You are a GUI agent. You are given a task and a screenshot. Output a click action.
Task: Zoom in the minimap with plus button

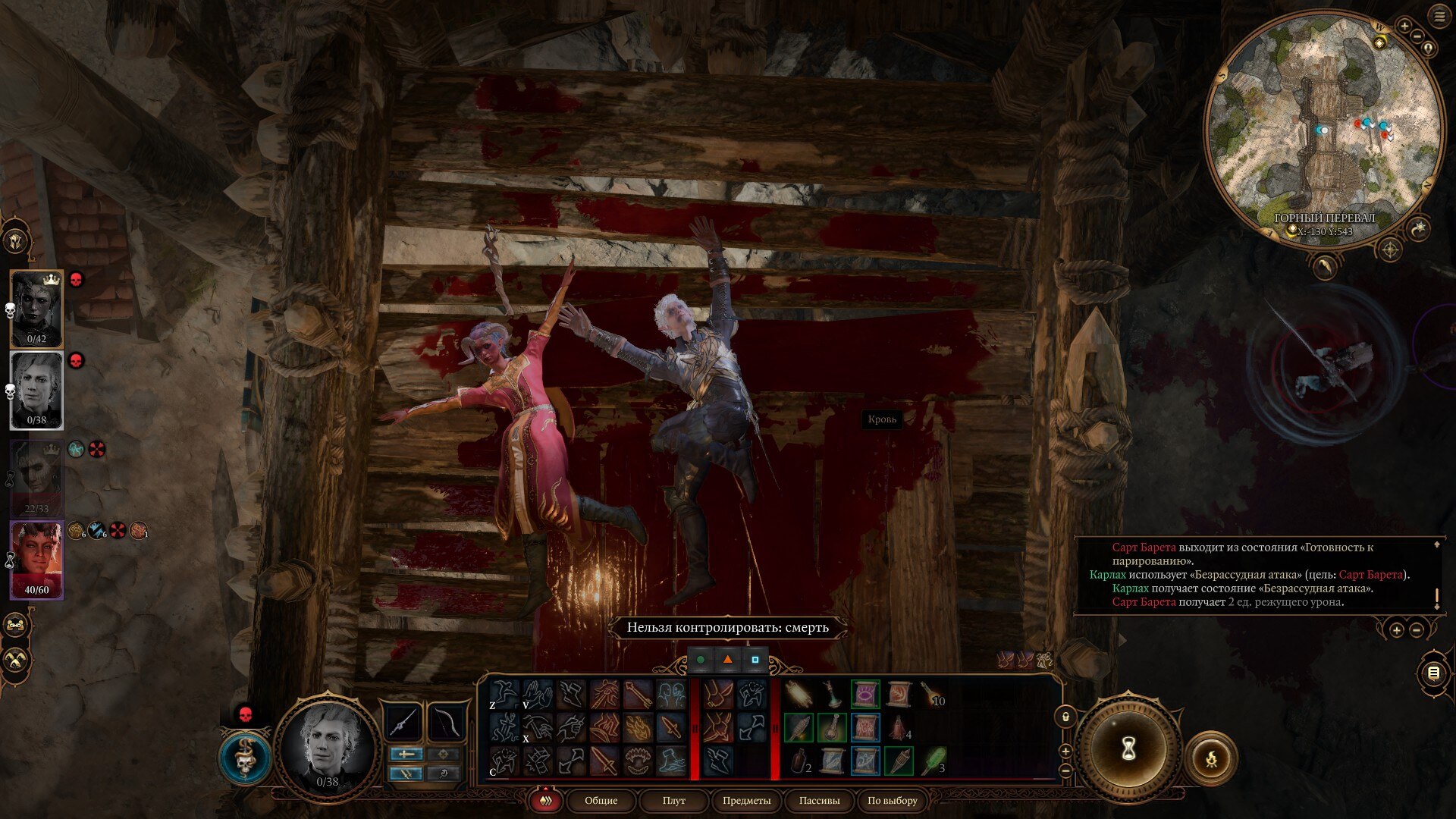(1404, 27)
